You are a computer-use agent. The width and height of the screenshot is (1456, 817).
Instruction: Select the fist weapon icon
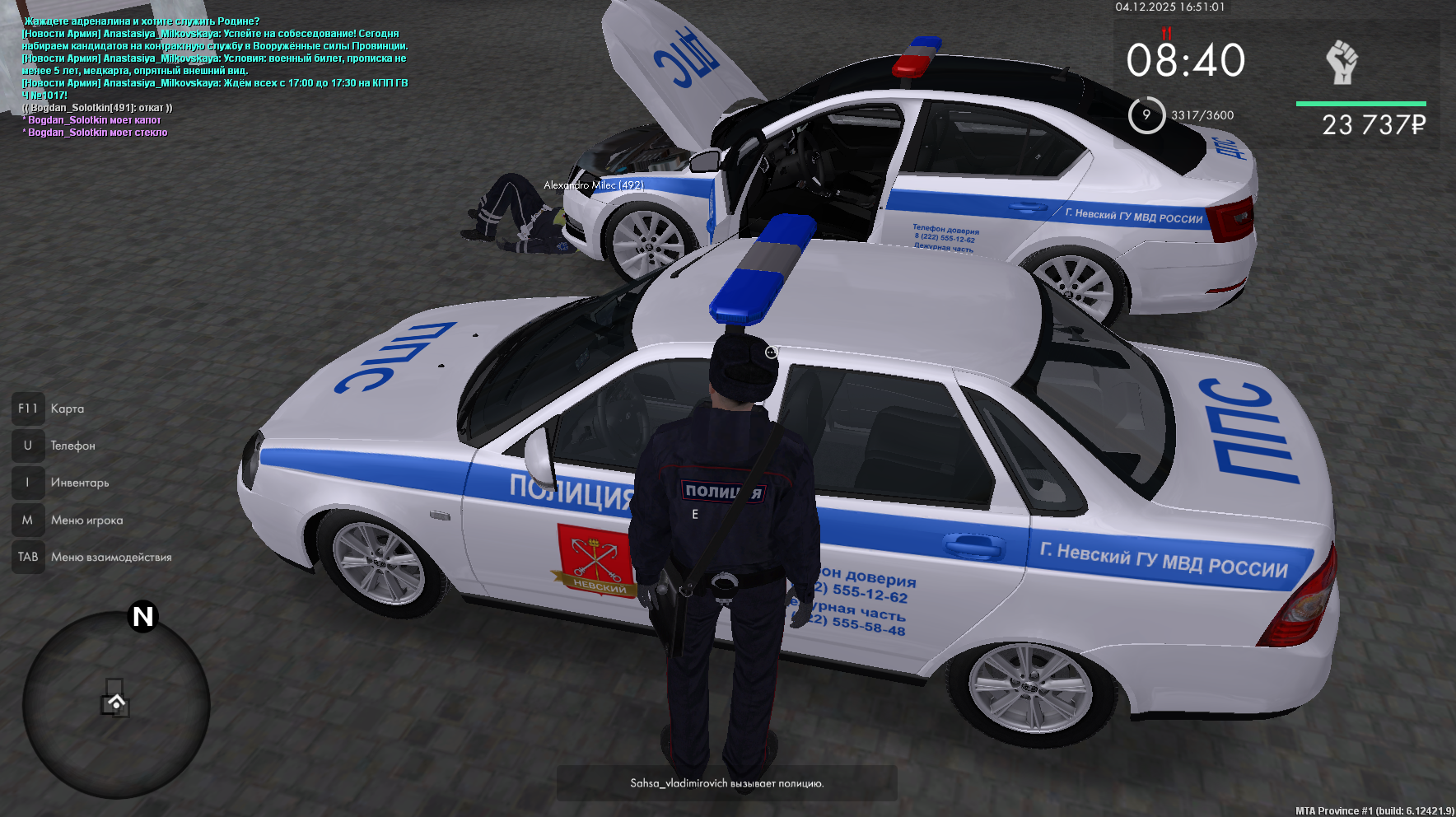1342,63
